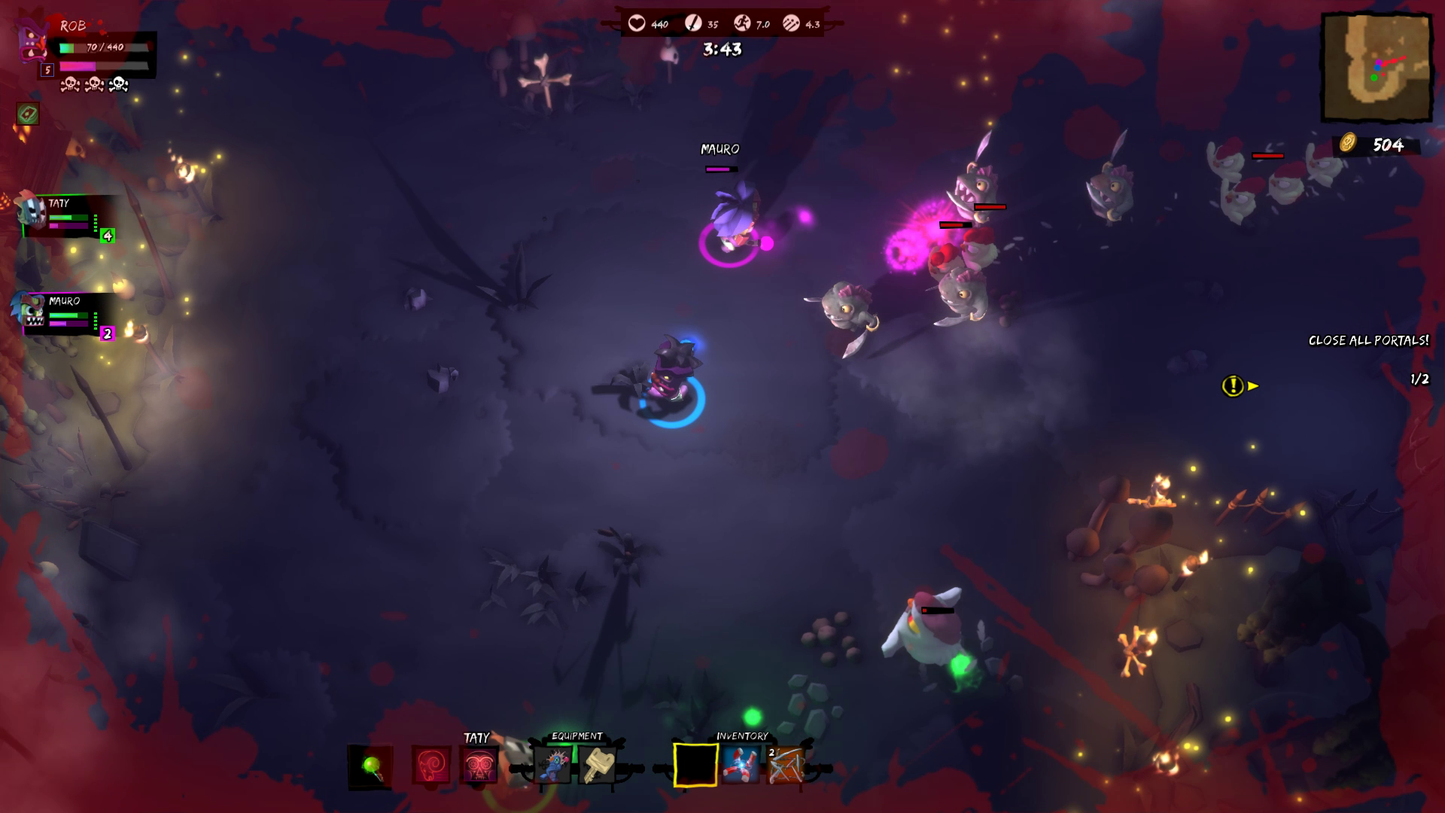Screen dimensions: 1445x813
Task: Click the wooden key equipment item
Action: (x=599, y=764)
